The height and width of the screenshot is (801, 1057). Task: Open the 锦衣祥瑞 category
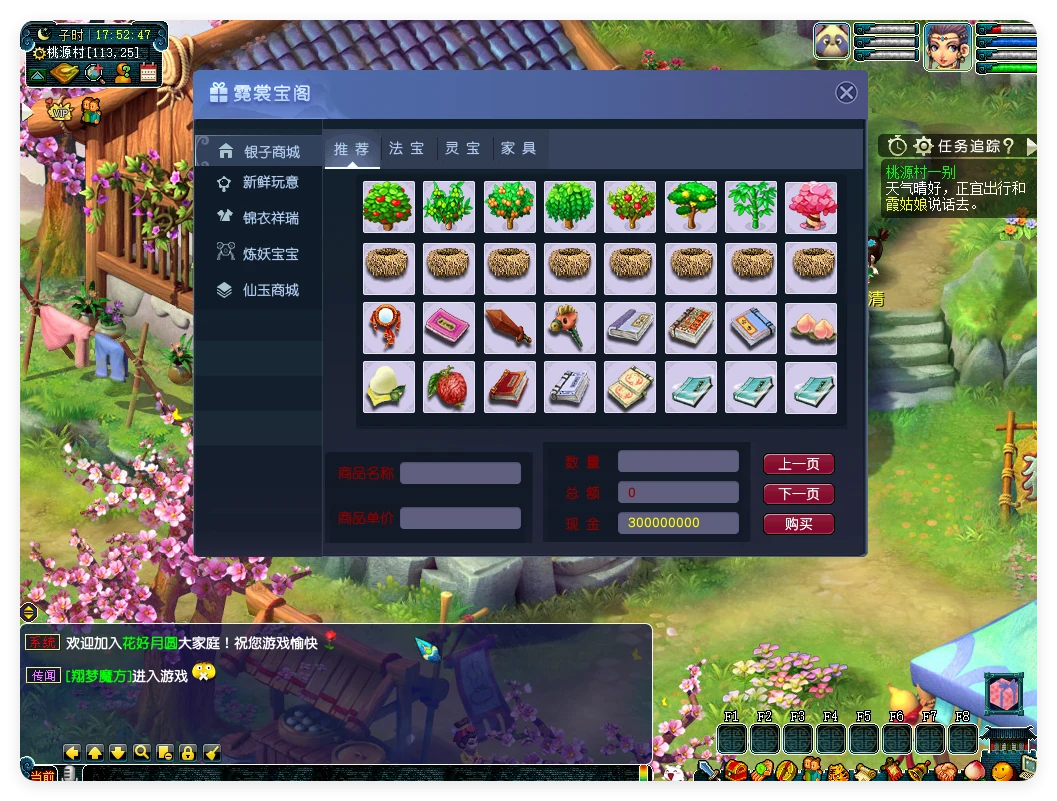tap(260, 218)
